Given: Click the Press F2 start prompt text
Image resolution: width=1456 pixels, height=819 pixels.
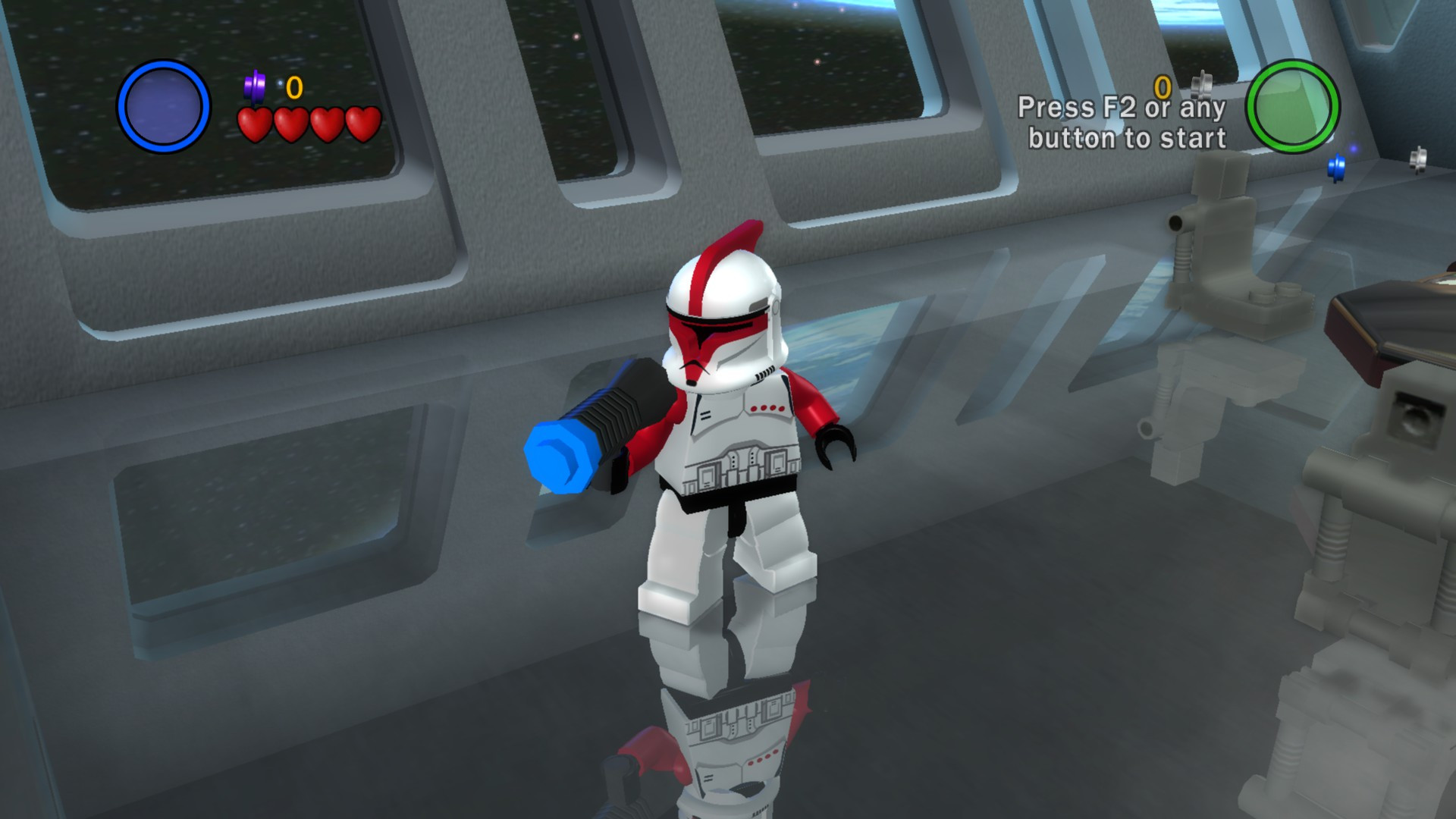Looking at the screenshot, I should pyautogui.click(x=1126, y=106).
